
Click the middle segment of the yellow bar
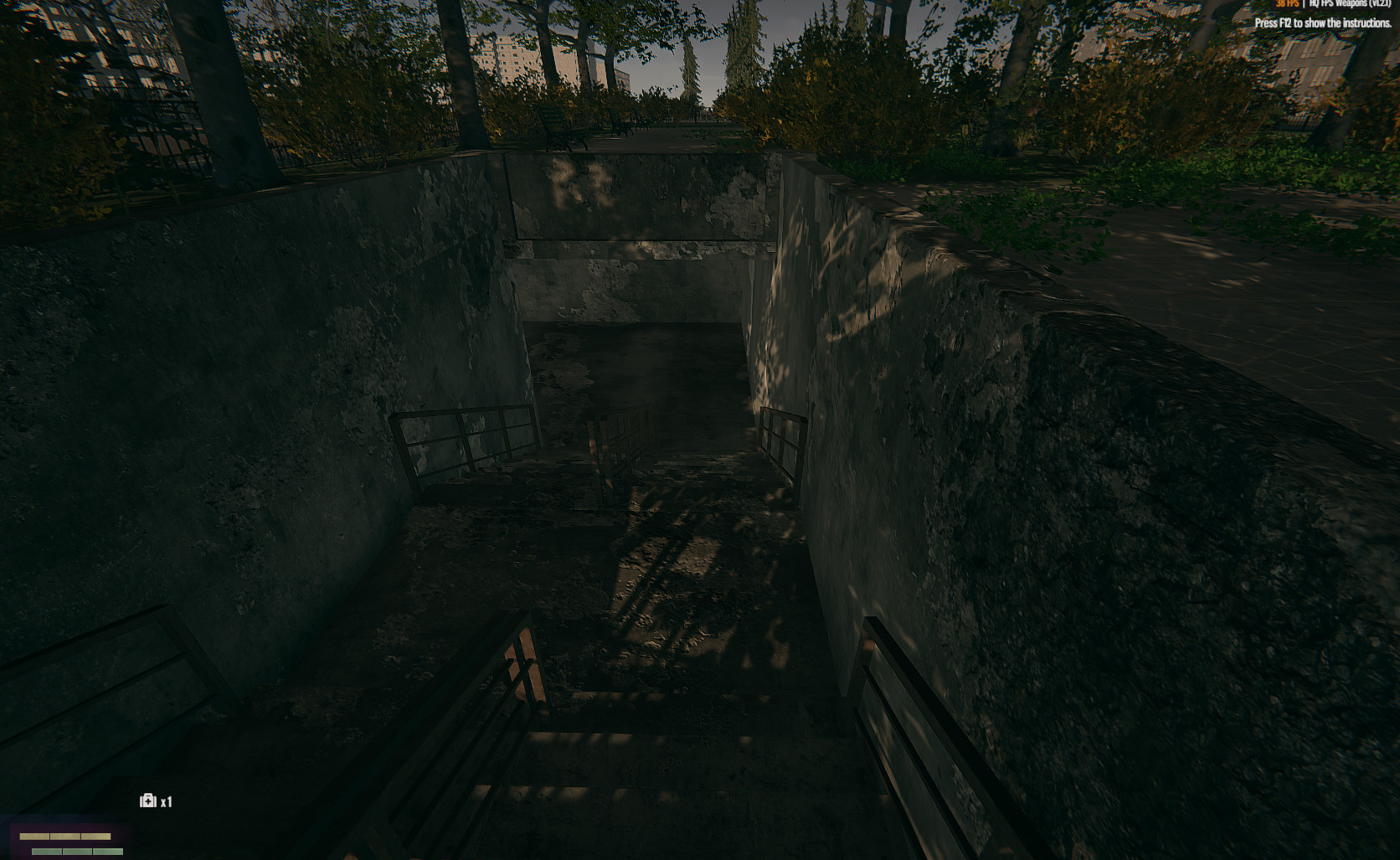click(x=64, y=837)
